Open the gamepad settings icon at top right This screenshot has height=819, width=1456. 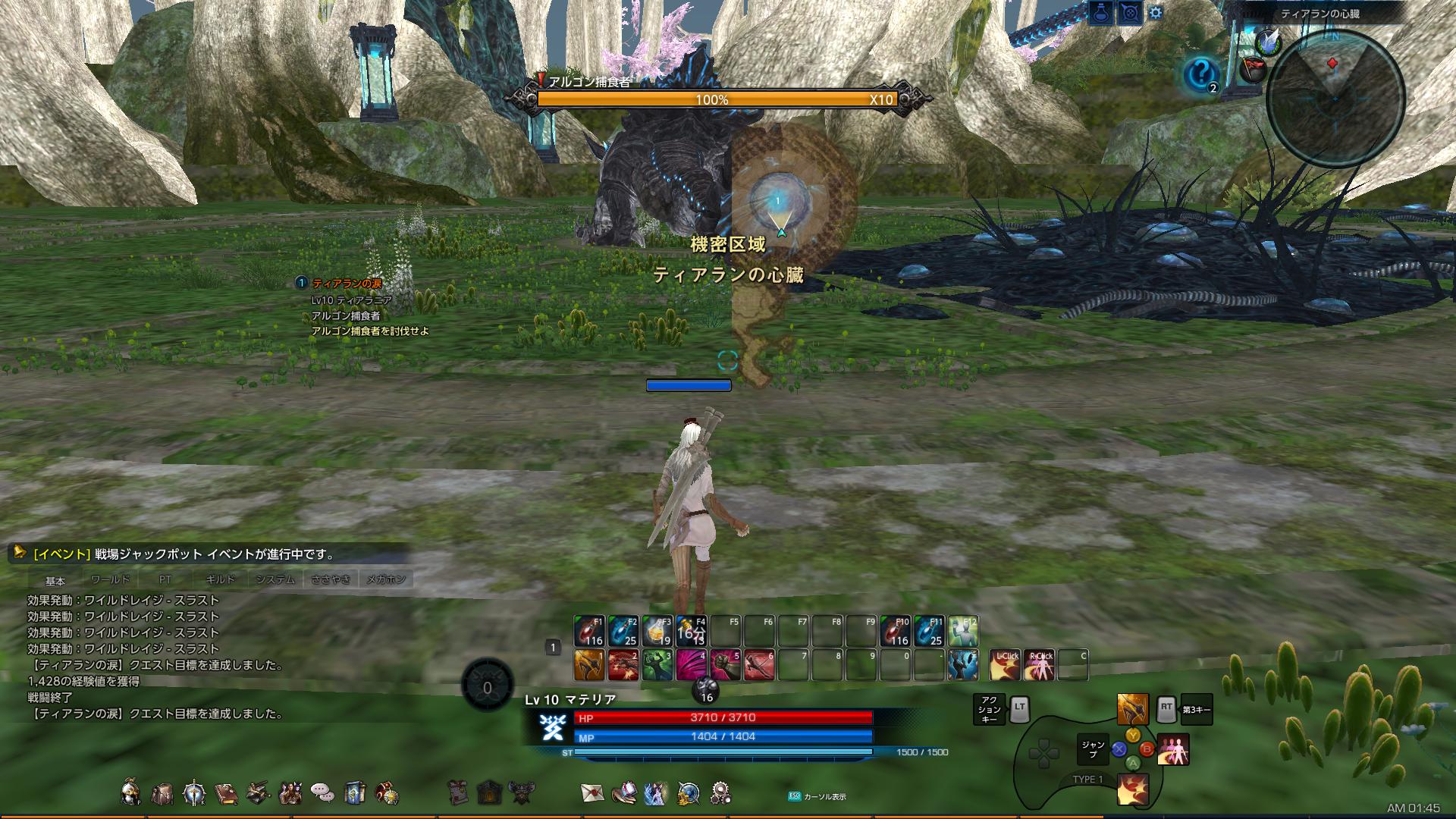[x=1131, y=12]
